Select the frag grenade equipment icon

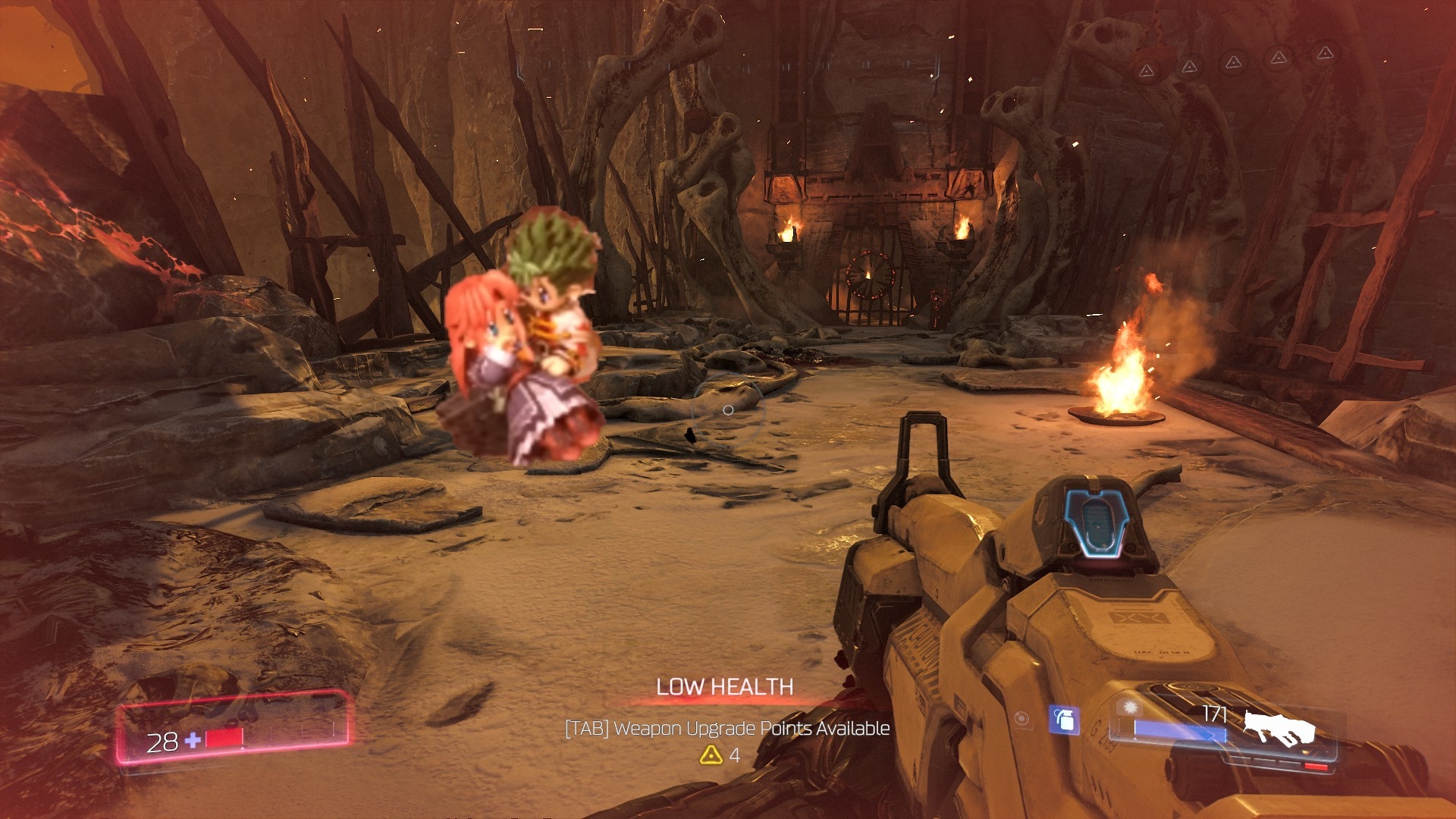click(x=1064, y=720)
